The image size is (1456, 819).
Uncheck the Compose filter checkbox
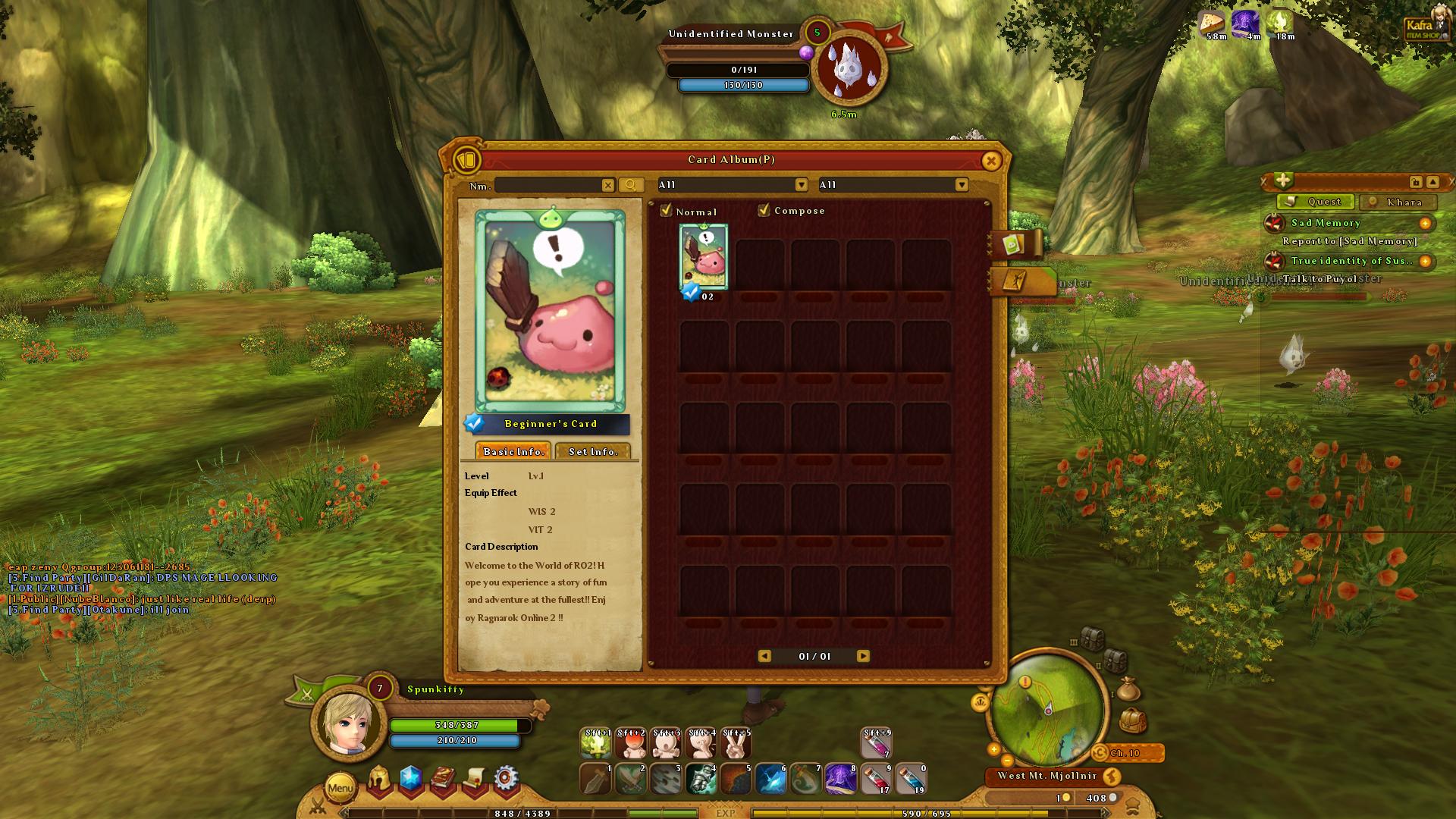point(764,210)
